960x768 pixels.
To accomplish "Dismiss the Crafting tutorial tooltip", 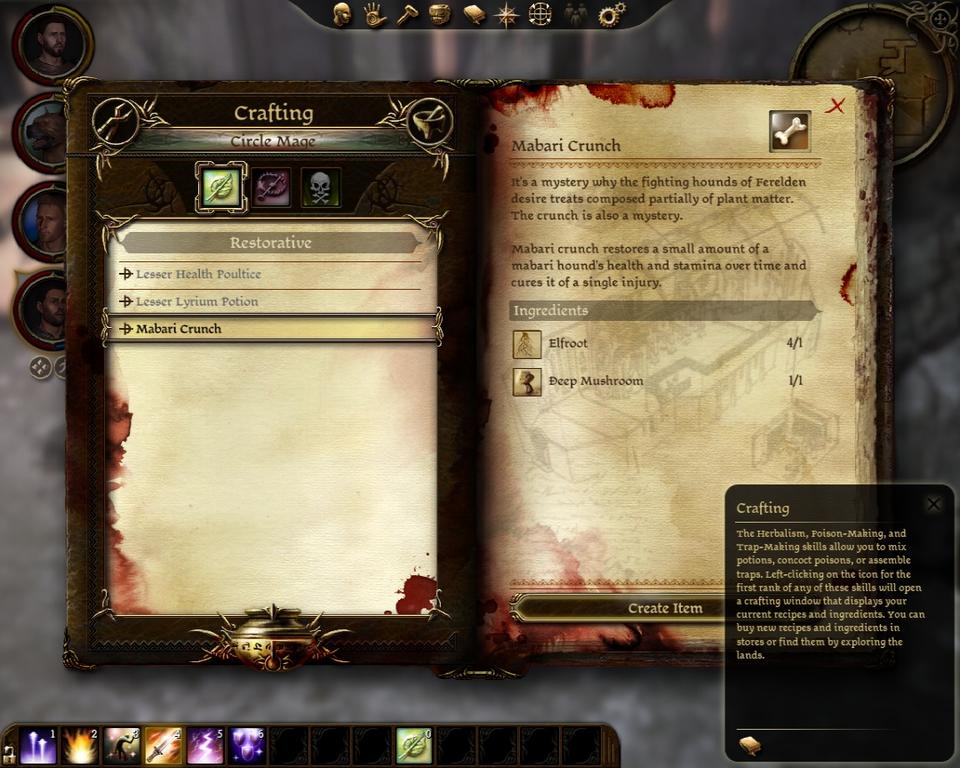I will pos(933,505).
